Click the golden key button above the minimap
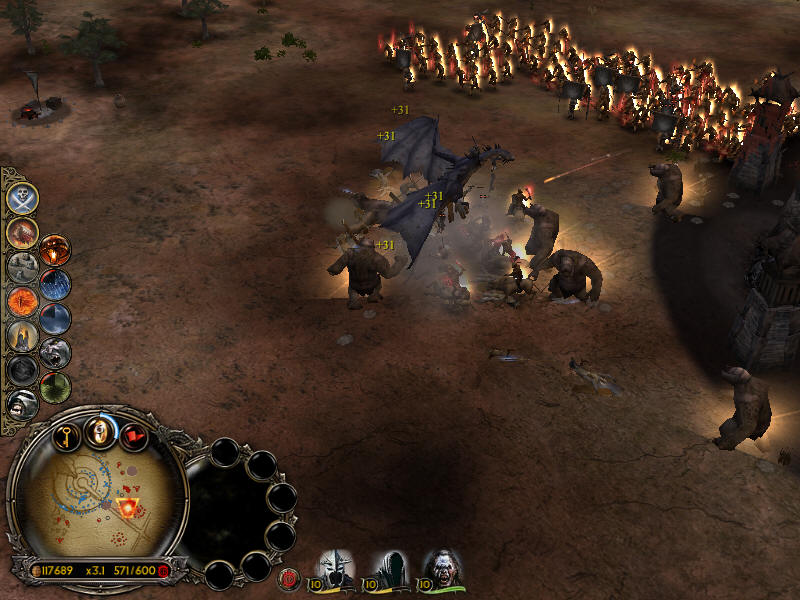Viewport: 800px width, 600px height. tap(66, 435)
